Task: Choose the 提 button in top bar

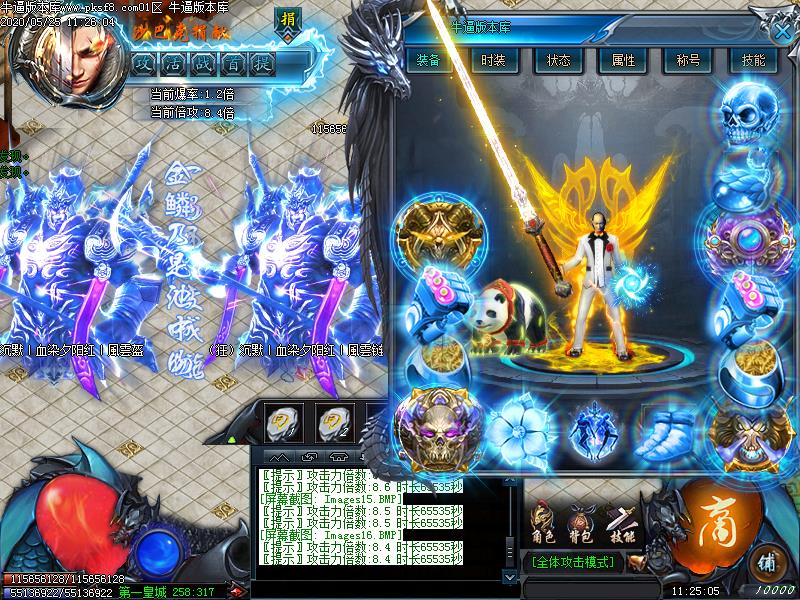Action: tap(264, 65)
